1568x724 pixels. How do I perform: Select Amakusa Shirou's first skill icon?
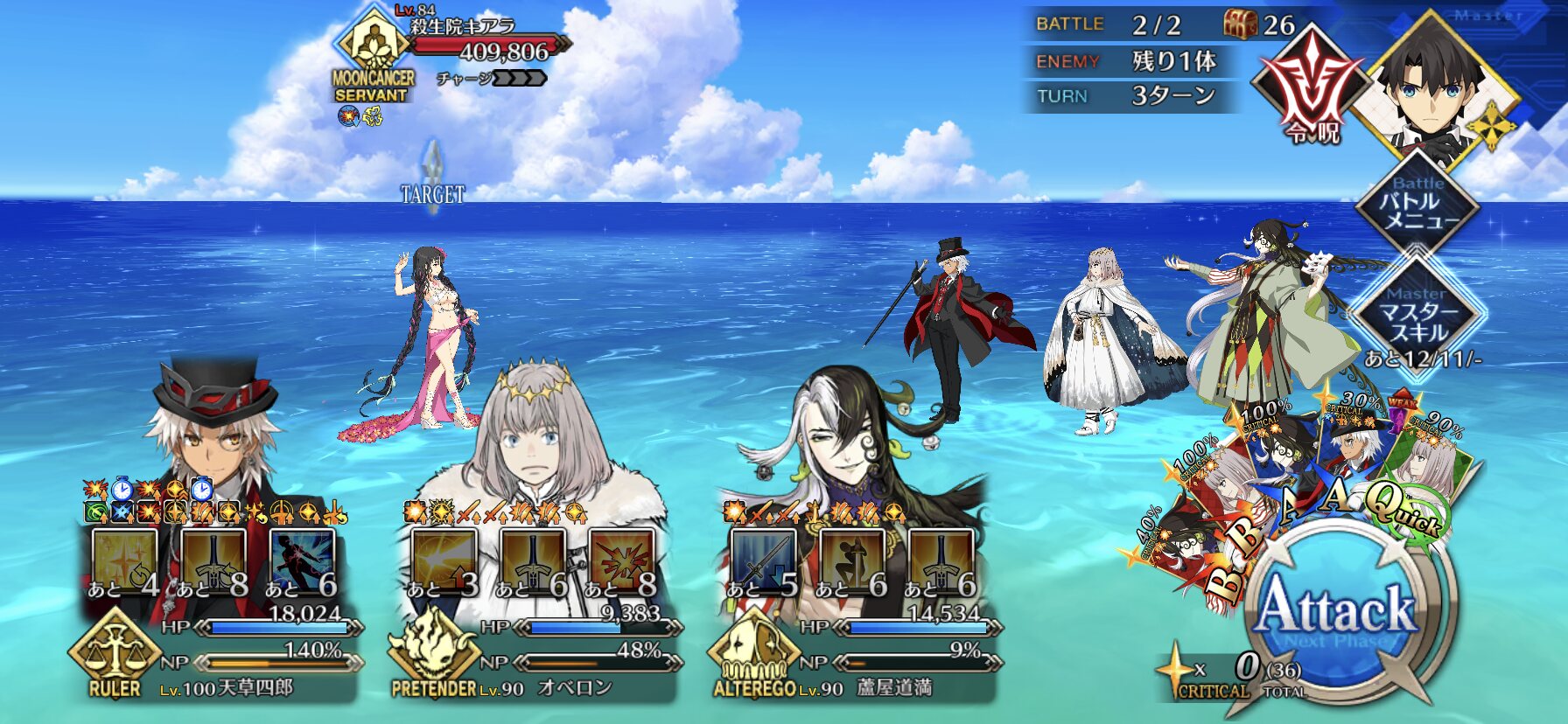pyautogui.click(x=125, y=560)
